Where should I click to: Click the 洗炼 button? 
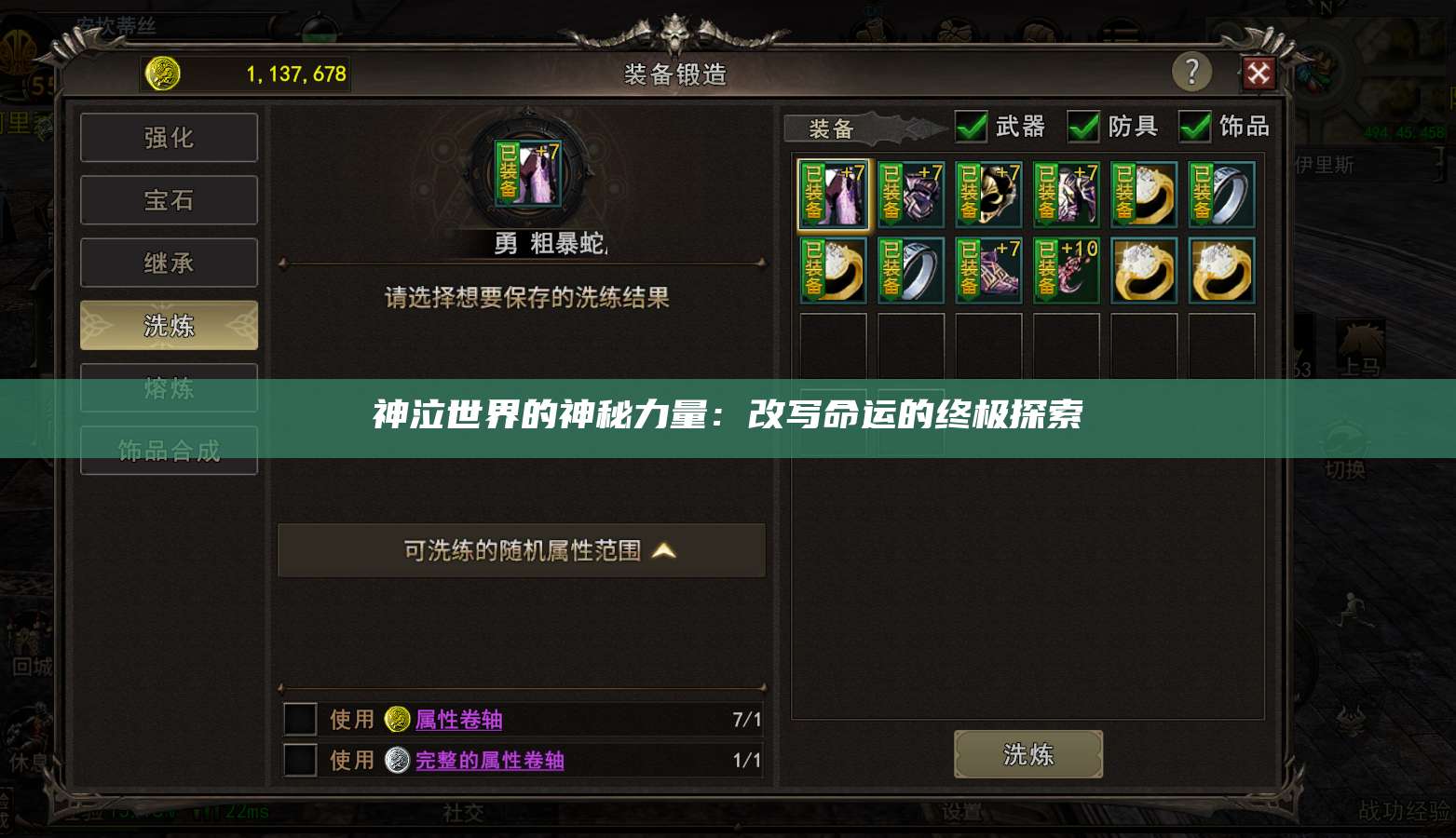(x=1027, y=753)
